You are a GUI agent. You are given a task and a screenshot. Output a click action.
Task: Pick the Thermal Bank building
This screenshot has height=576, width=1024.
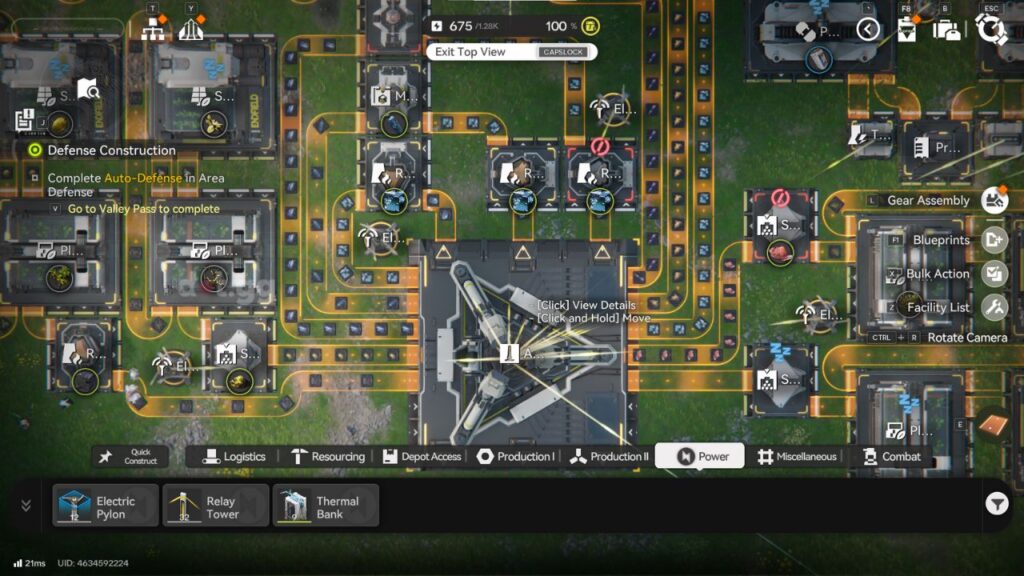pos(326,506)
